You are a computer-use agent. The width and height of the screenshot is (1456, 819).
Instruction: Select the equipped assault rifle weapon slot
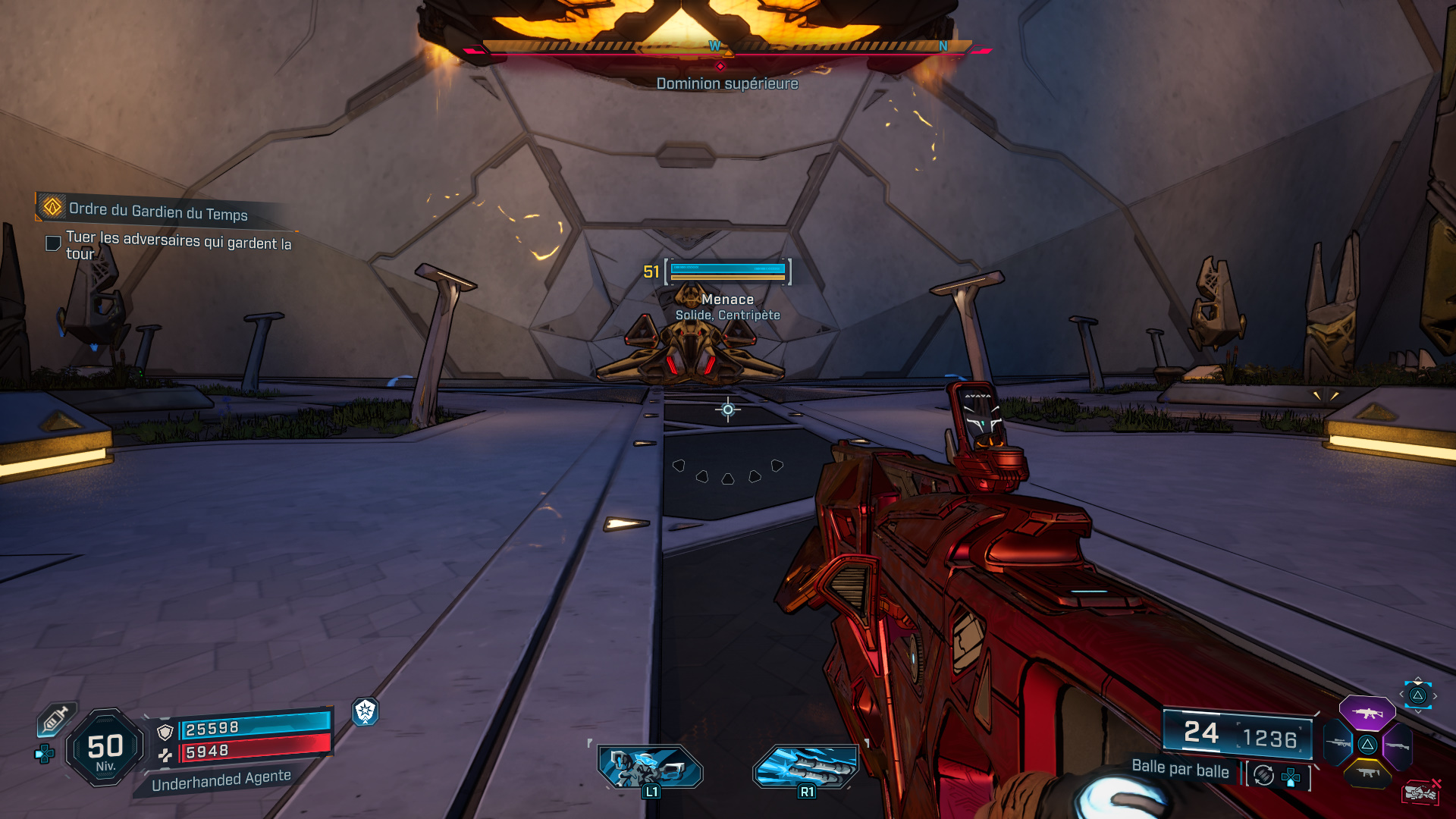point(1368,713)
